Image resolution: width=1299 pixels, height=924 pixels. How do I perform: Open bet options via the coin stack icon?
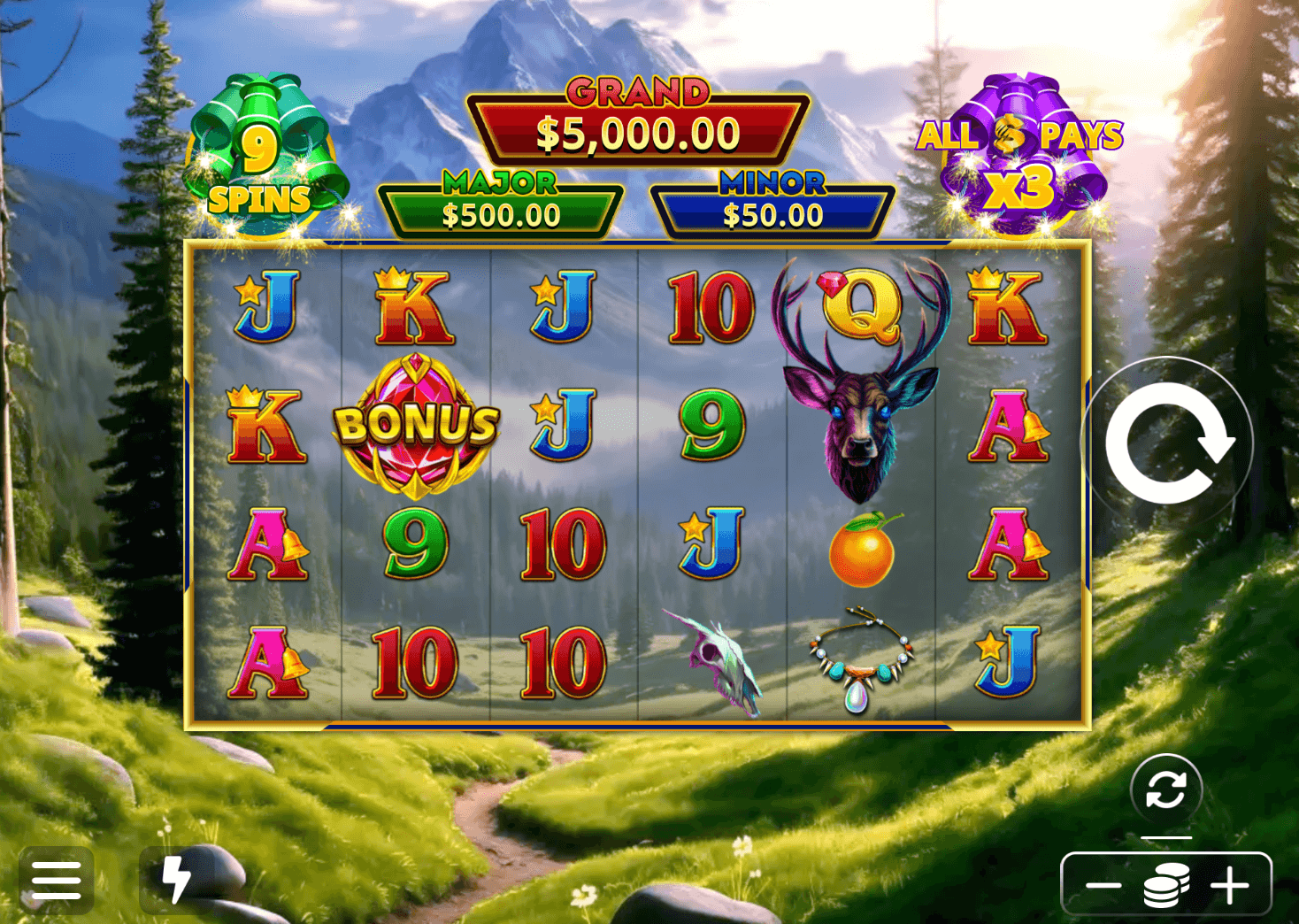(1166, 885)
